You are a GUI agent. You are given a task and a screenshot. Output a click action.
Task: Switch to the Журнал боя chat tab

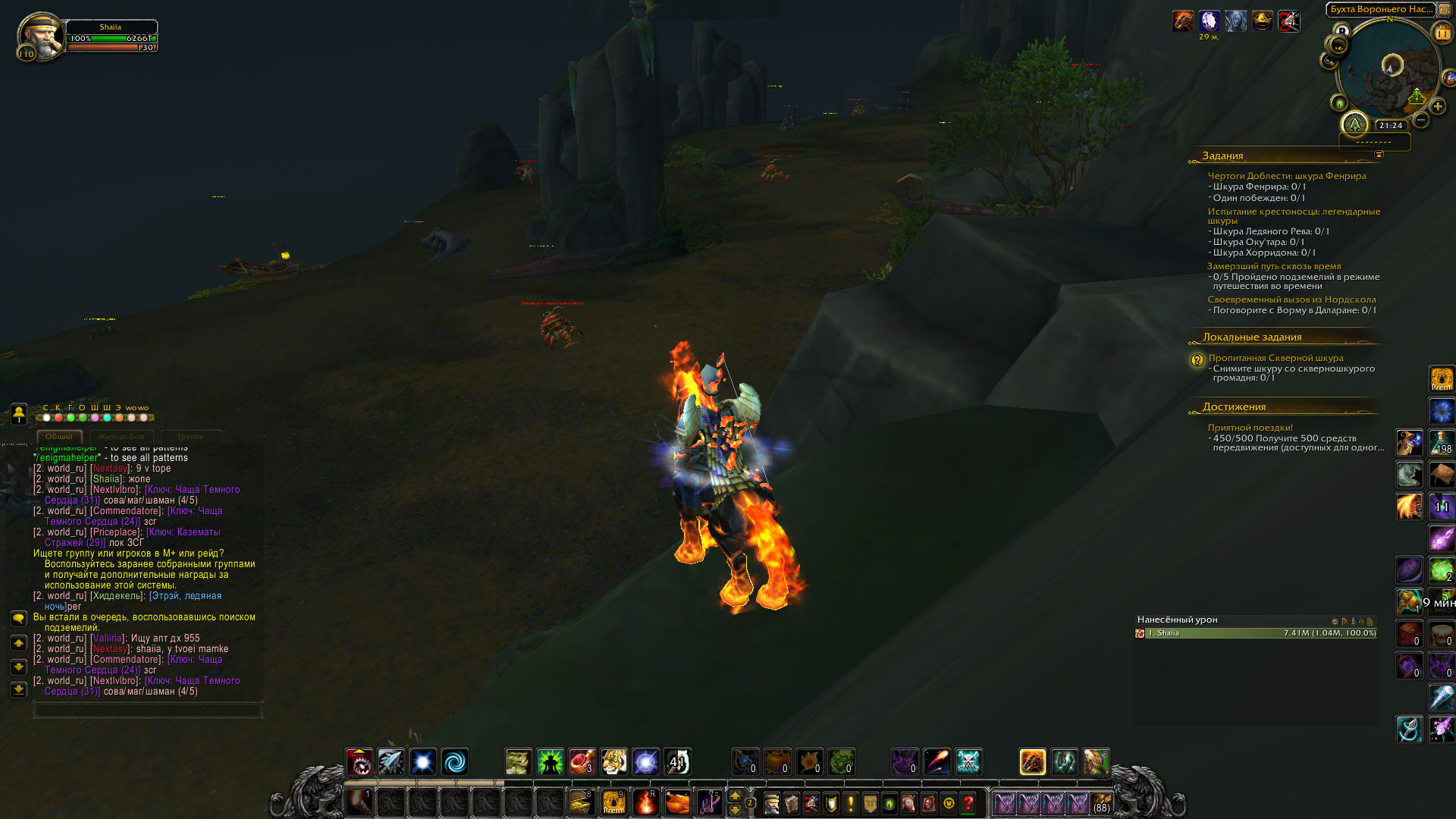(x=121, y=437)
